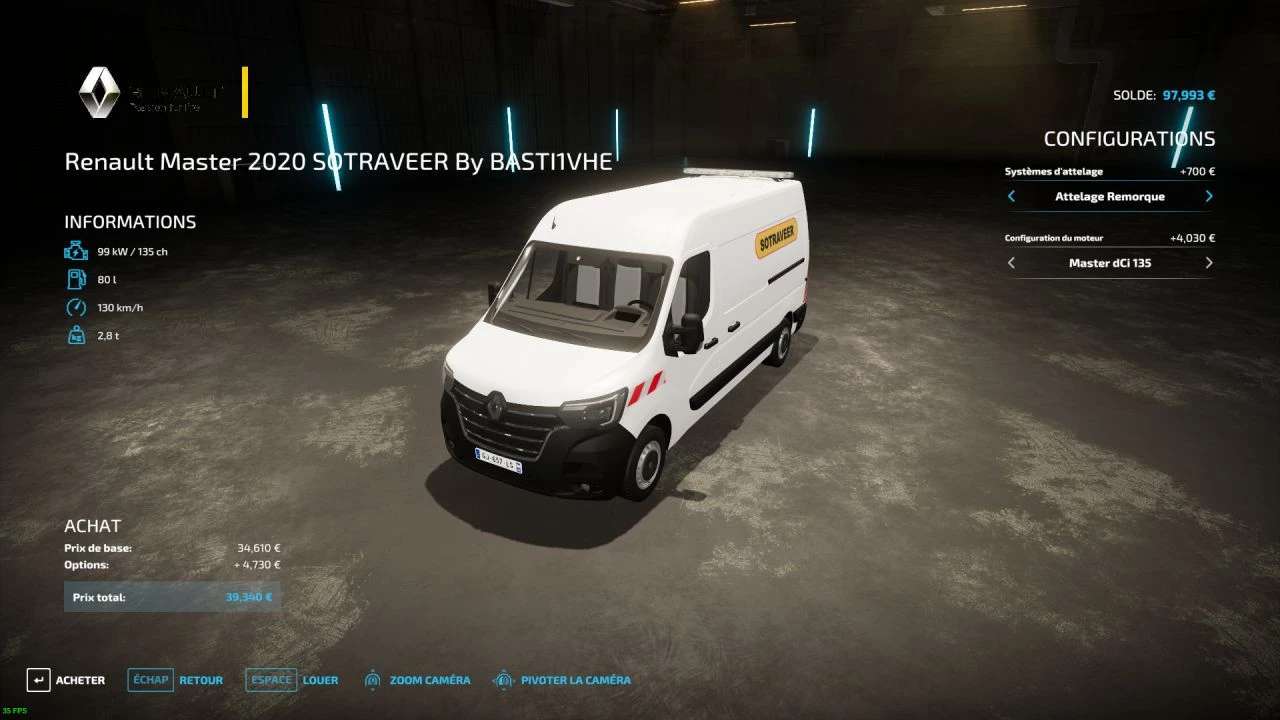Viewport: 1280px width, 720px height.
Task: Click the Acheter purchase button
Action: [x=66, y=680]
